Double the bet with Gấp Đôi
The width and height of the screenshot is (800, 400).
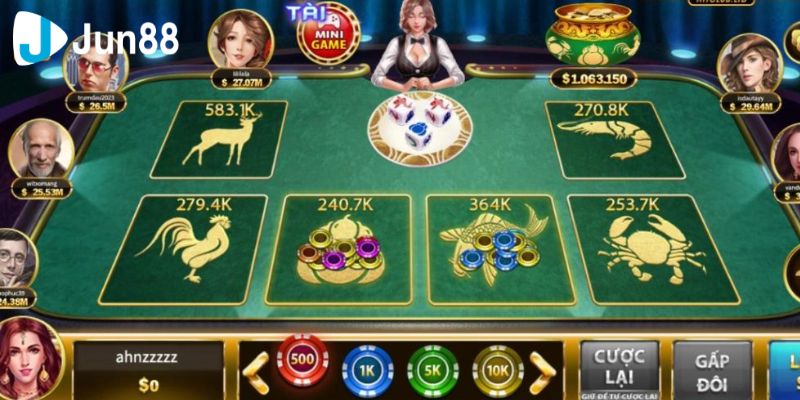(710, 370)
